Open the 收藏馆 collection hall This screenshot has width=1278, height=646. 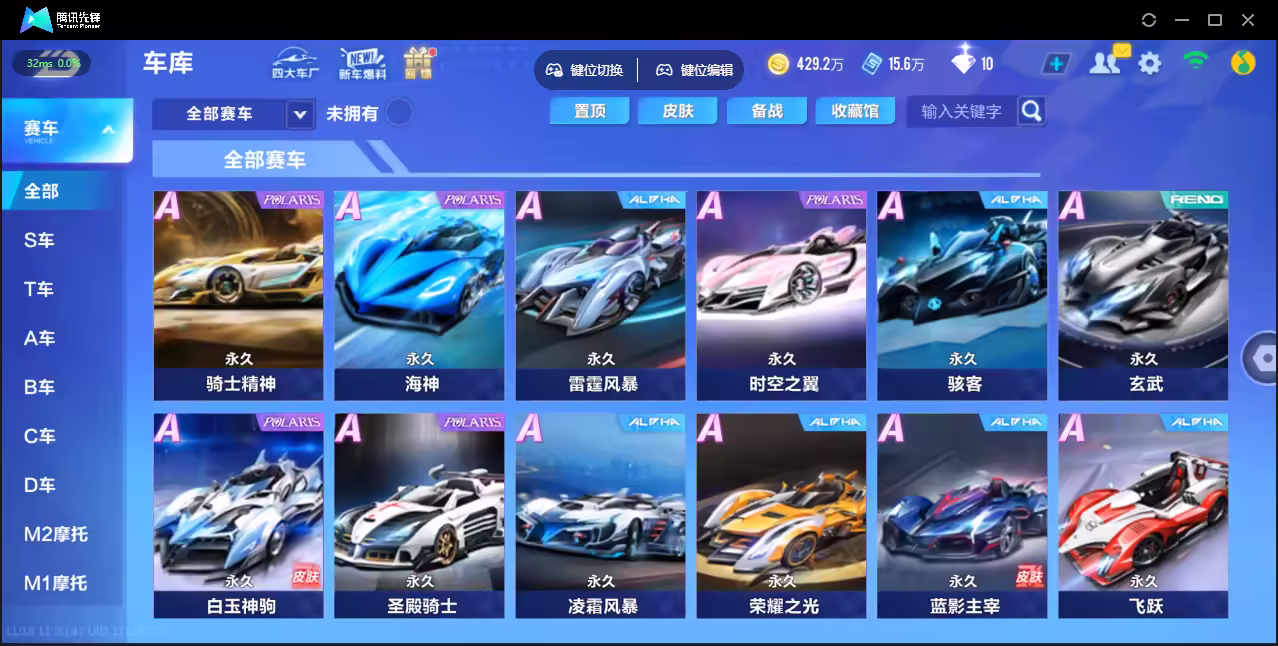[x=855, y=111]
